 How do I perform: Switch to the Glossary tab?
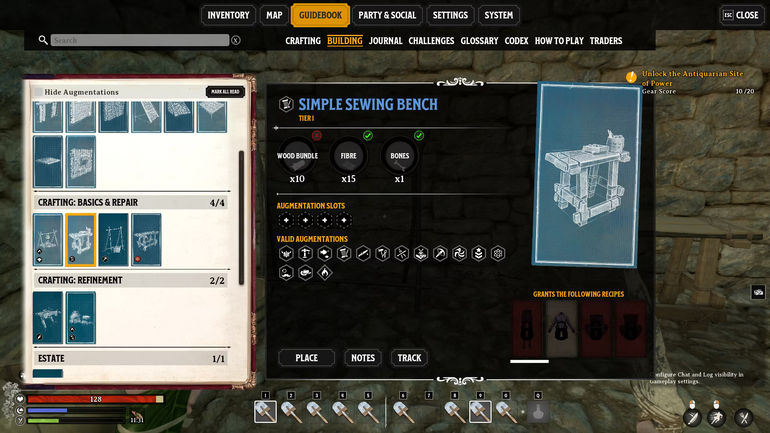(479, 41)
